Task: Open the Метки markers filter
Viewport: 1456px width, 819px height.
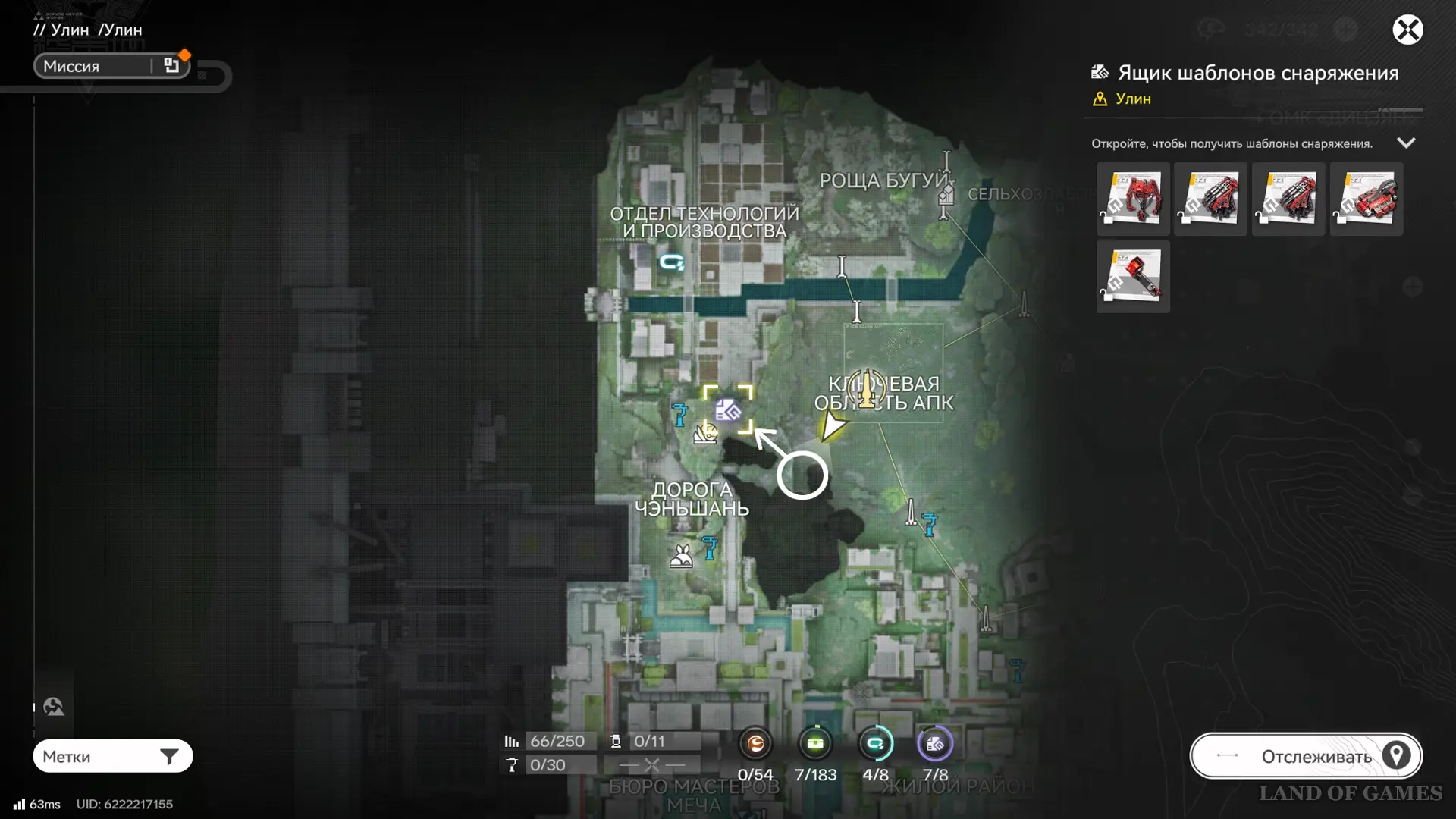Action: click(x=112, y=756)
